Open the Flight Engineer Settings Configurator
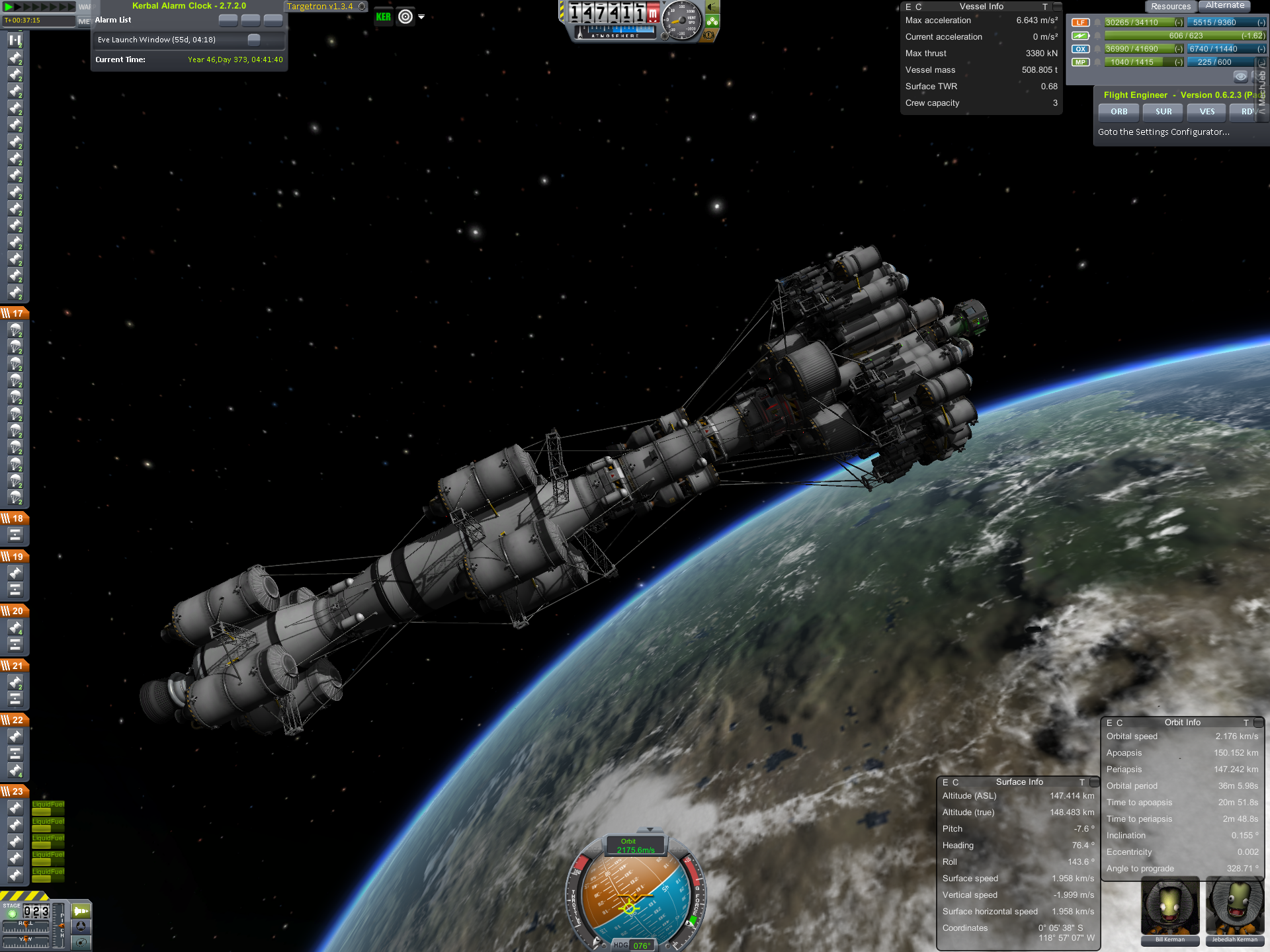This screenshot has height=952, width=1270. pos(1164,132)
